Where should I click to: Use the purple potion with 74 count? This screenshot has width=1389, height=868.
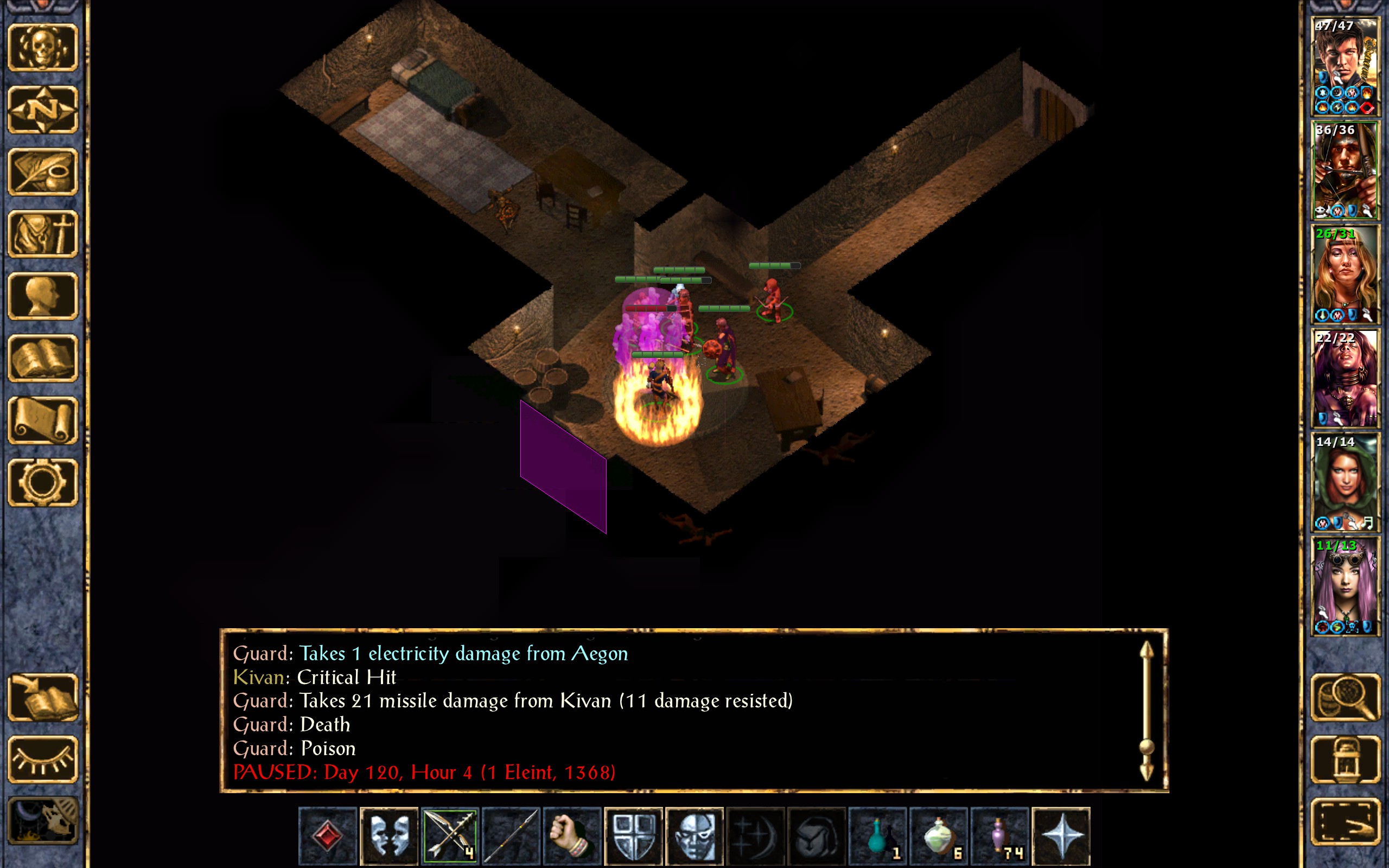click(x=1000, y=835)
